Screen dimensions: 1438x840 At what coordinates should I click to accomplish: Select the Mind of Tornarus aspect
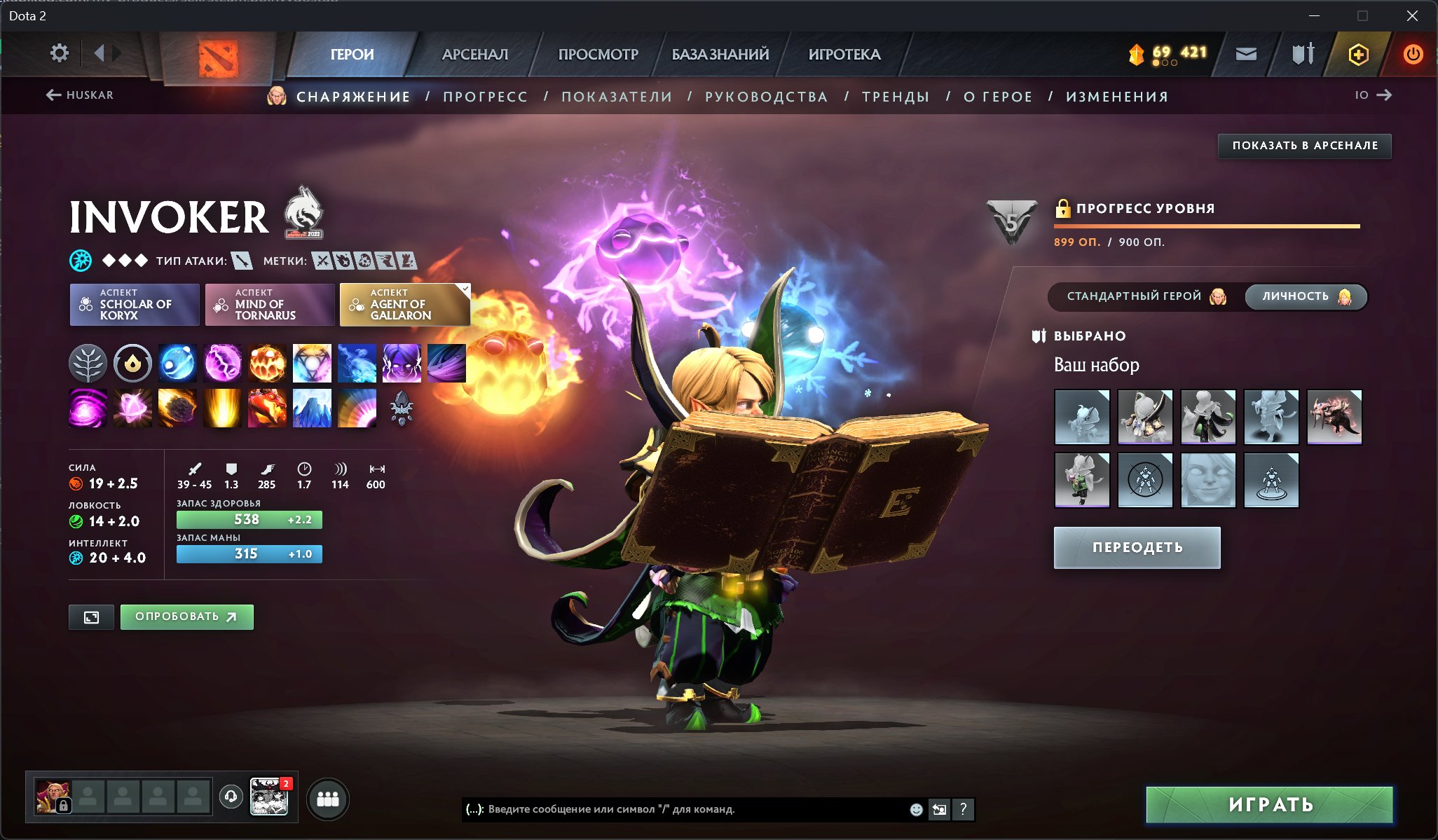pyautogui.click(x=269, y=305)
